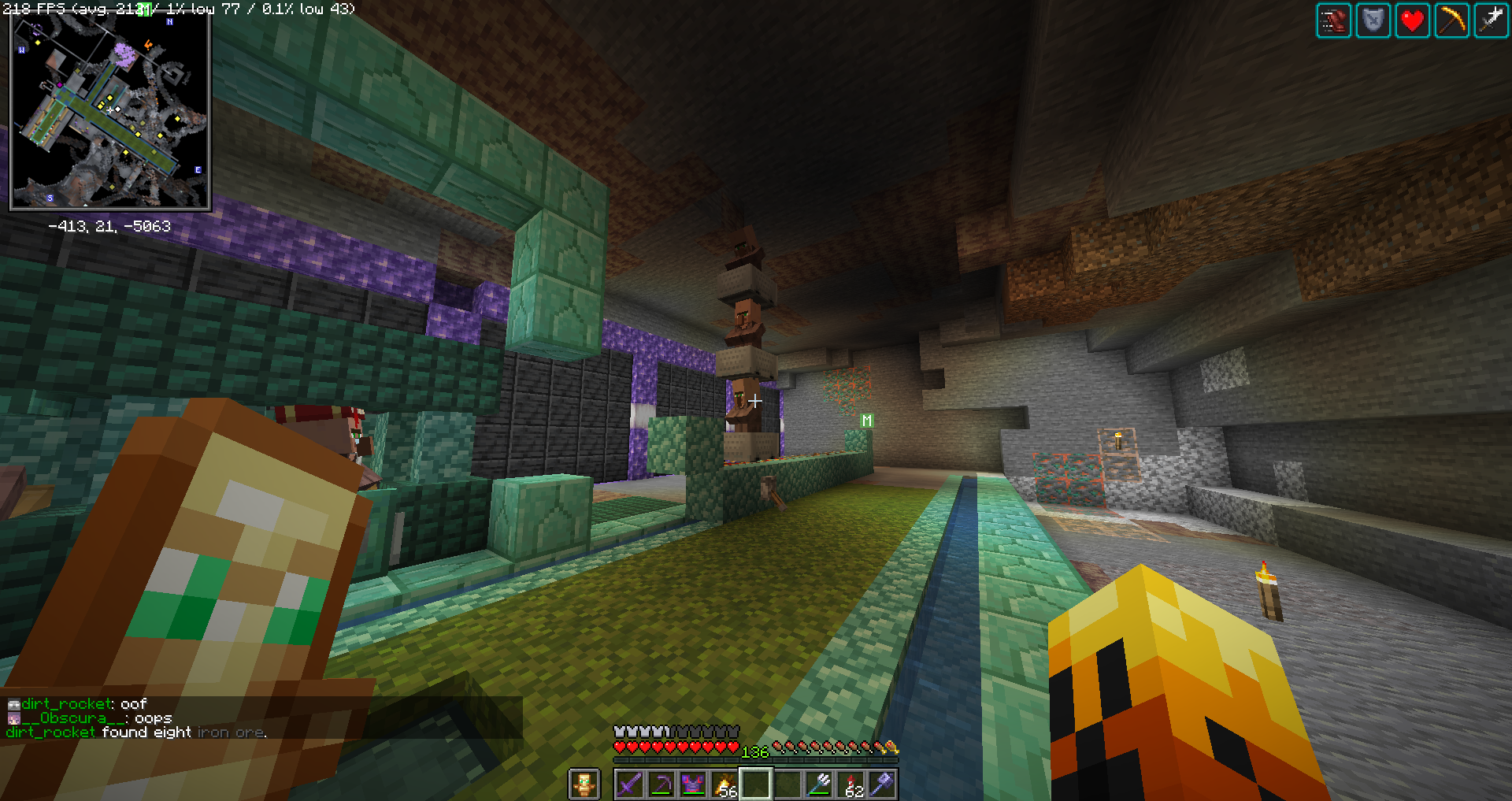The image size is (1512, 801).
Task: Click the Resistance shield effect icon
Action: click(x=1373, y=21)
